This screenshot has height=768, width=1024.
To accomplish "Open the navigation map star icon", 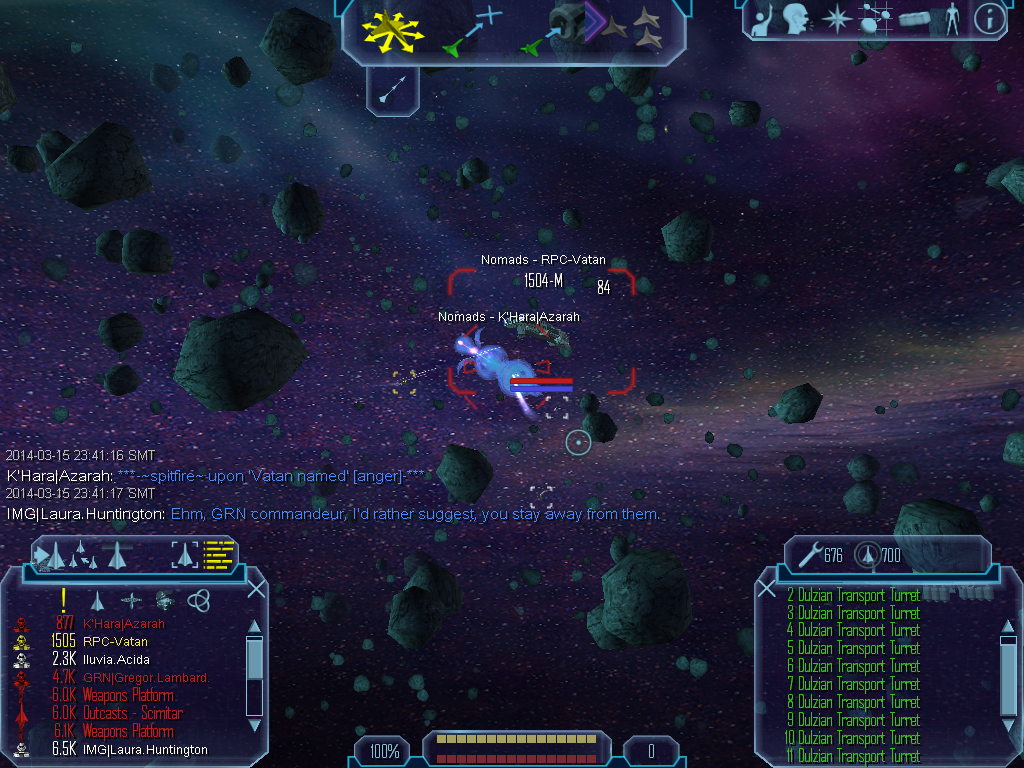I will point(835,19).
